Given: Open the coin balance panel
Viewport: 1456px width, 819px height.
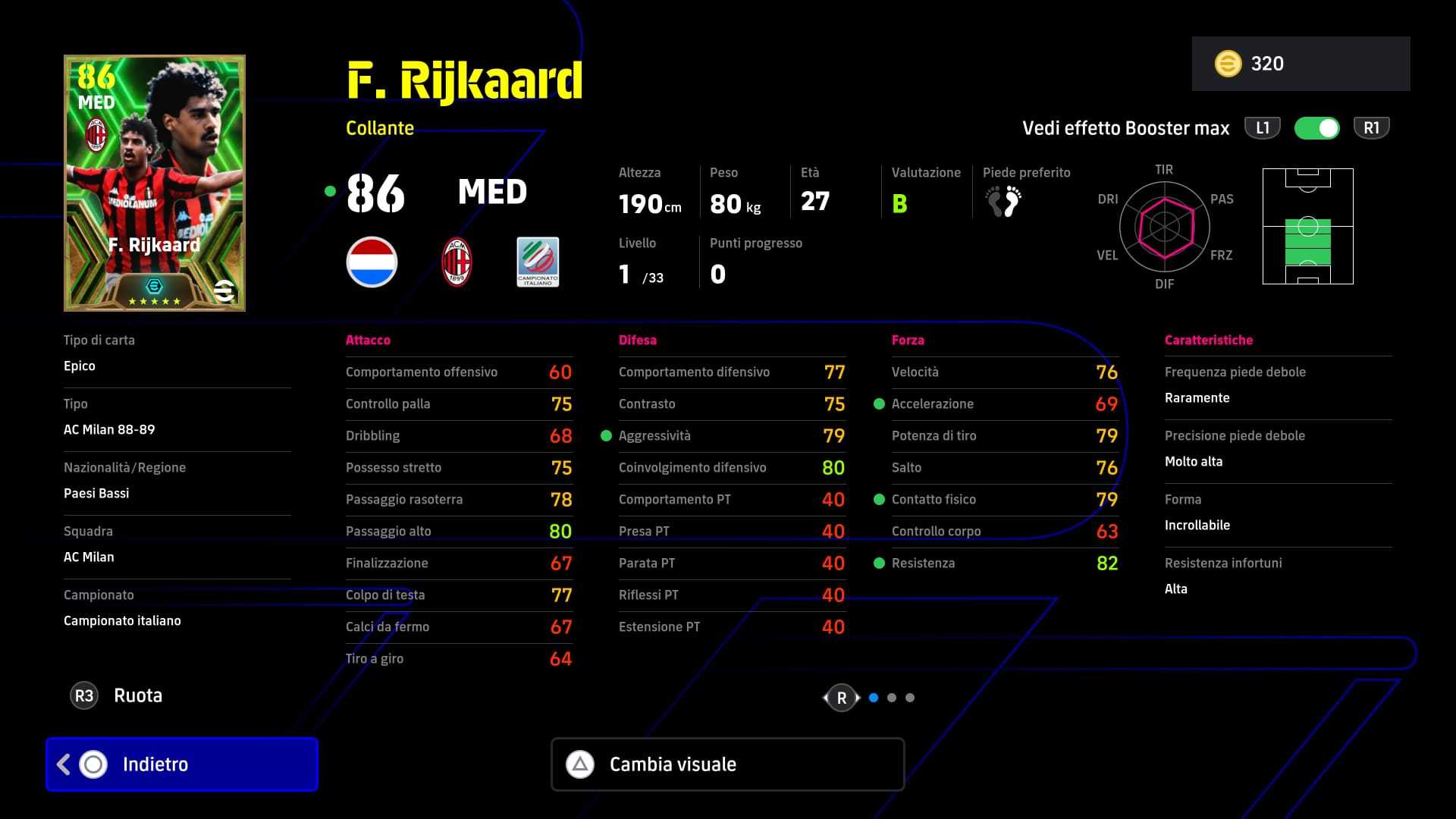Looking at the screenshot, I should (x=1301, y=64).
